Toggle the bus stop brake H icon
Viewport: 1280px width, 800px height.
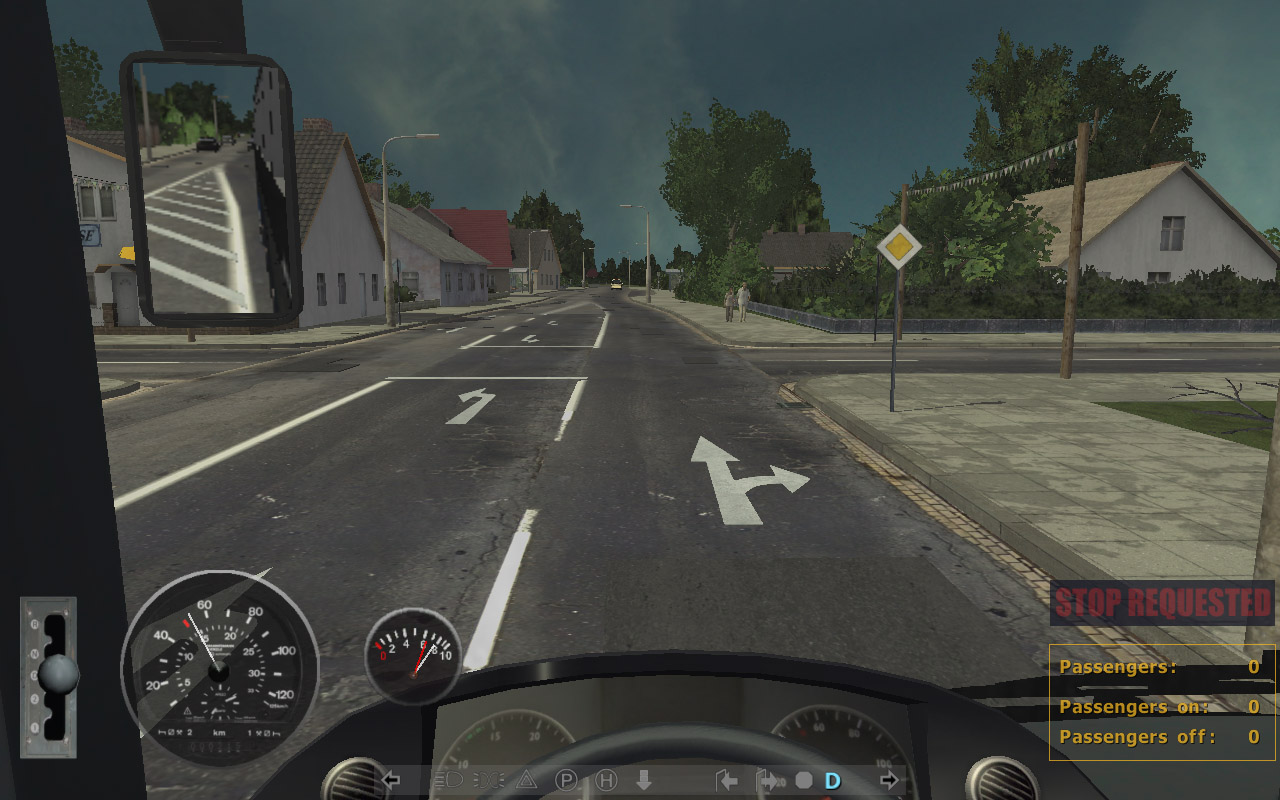606,780
